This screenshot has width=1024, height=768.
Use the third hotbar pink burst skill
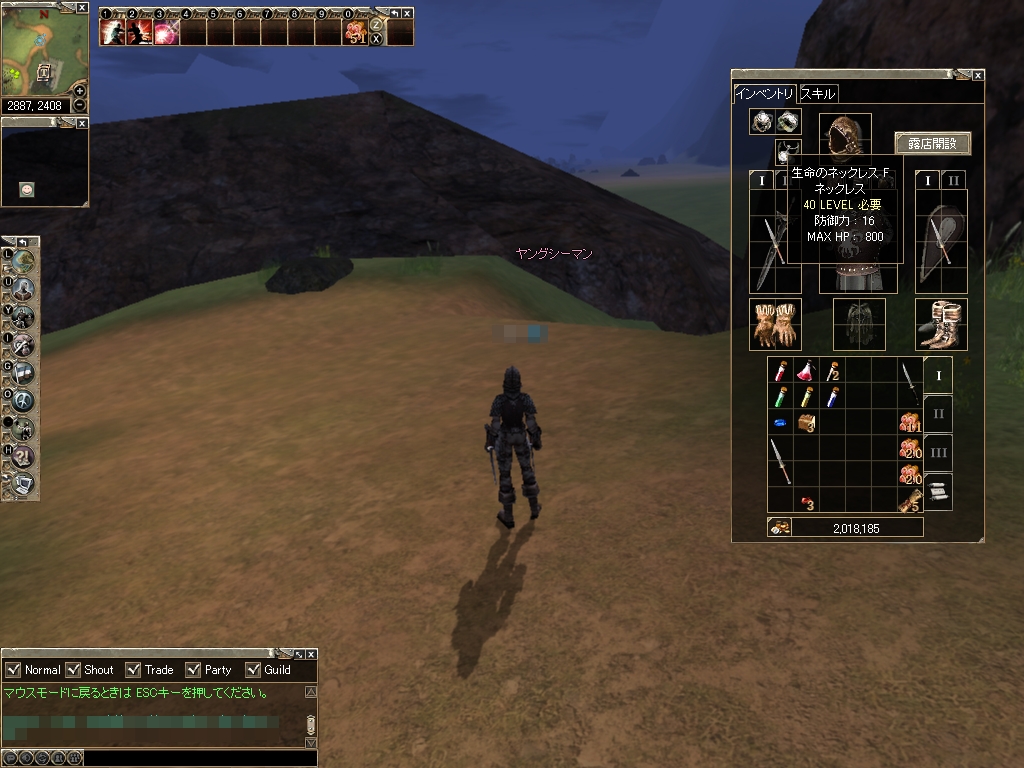[x=166, y=32]
